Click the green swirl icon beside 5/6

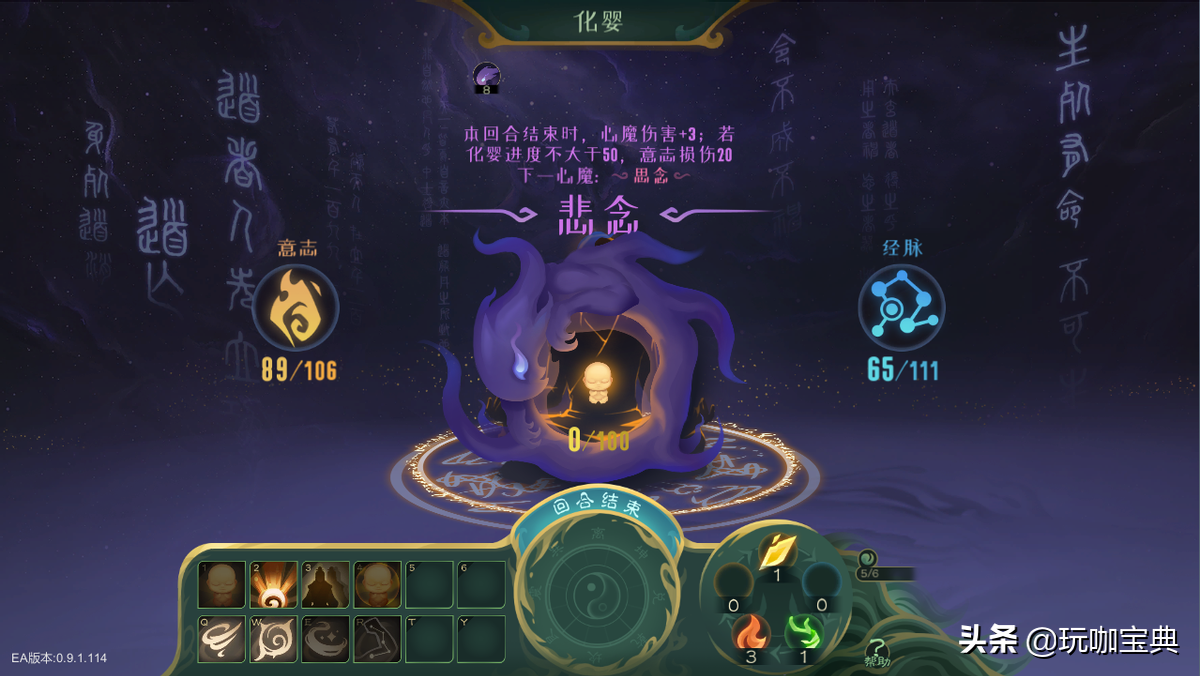coord(866,558)
